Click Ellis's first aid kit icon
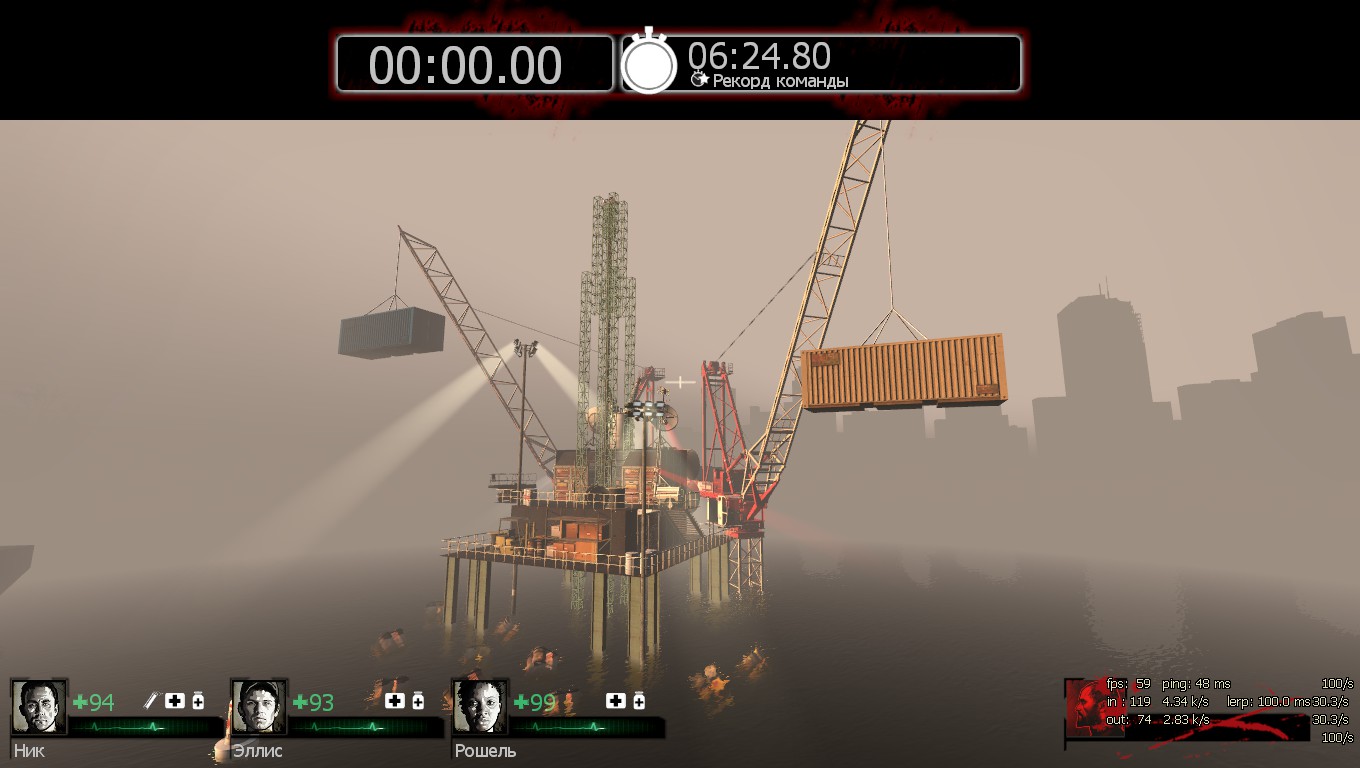1360x768 pixels. pyautogui.click(x=395, y=701)
